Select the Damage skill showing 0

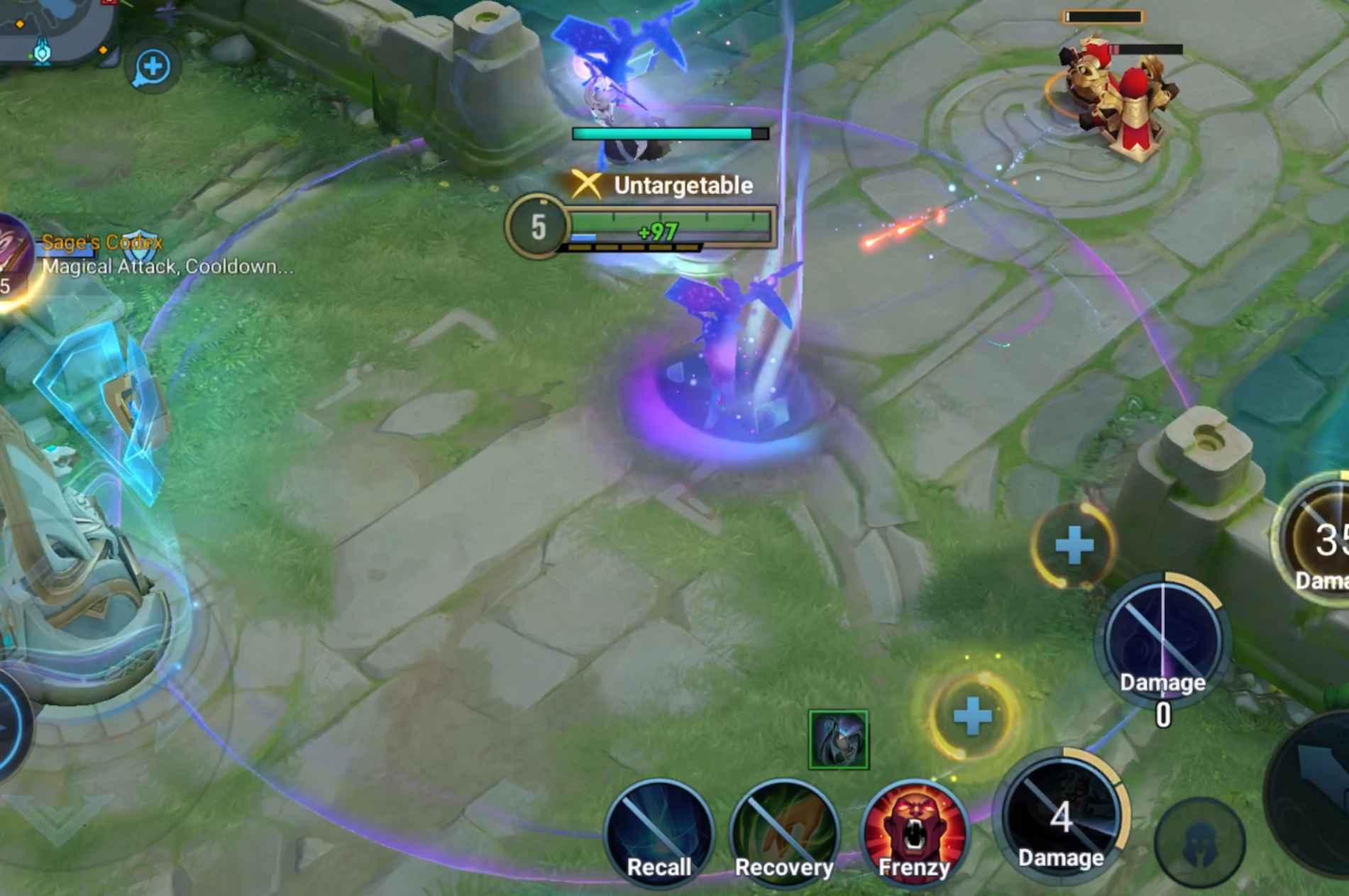coord(1162,643)
